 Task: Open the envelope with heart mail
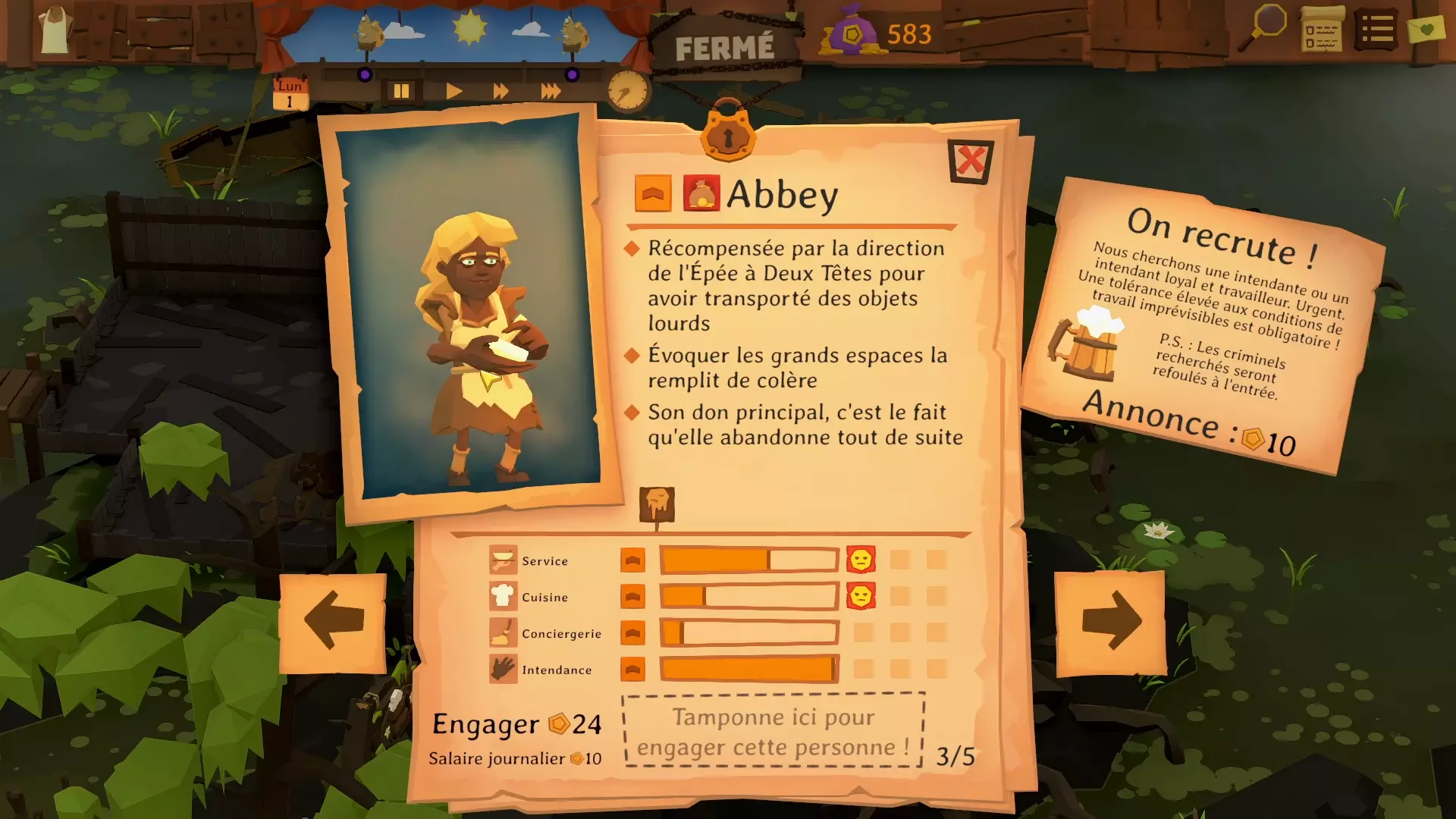[x=1426, y=30]
